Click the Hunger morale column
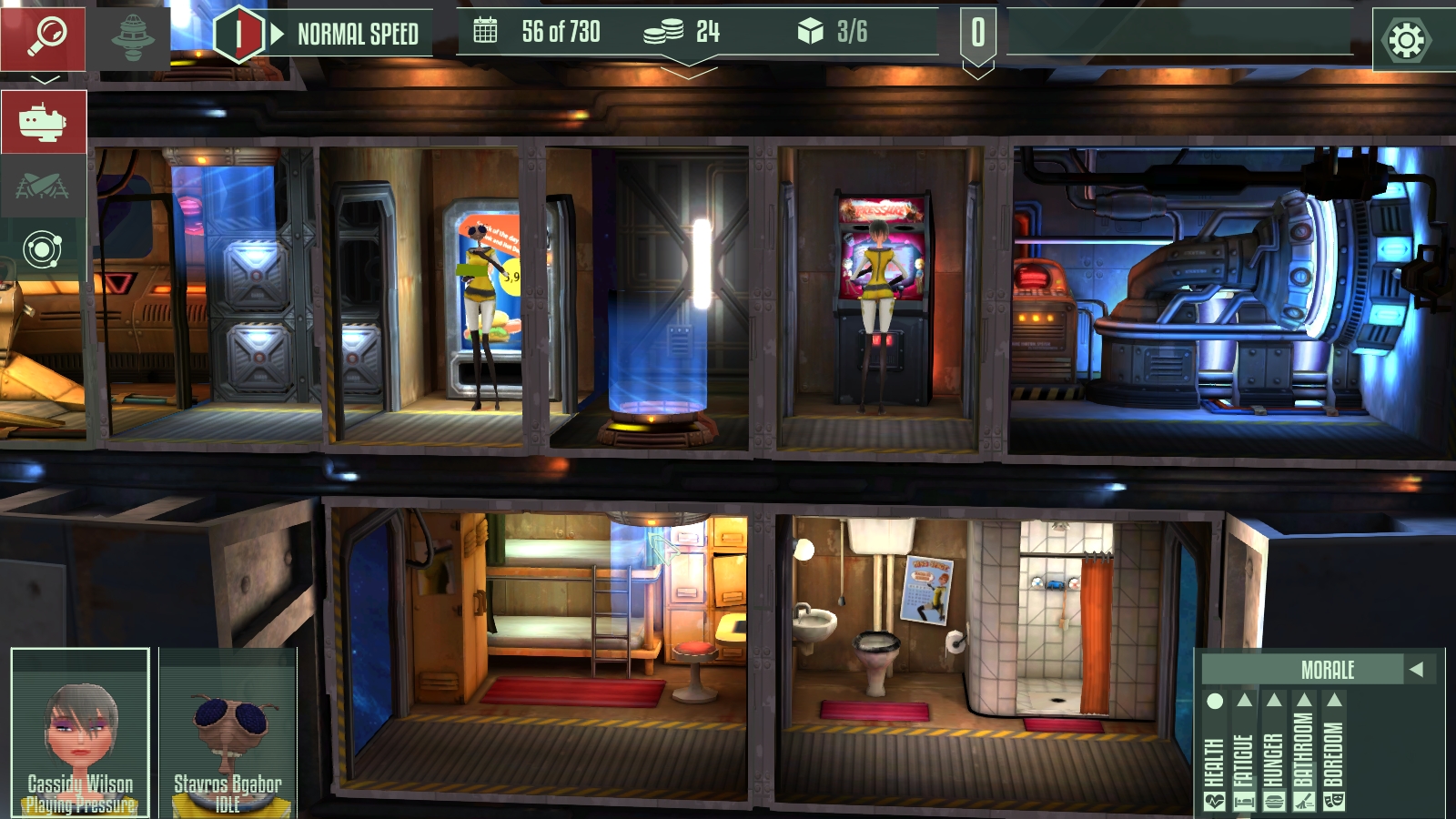The image size is (1456, 819). point(1274,751)
